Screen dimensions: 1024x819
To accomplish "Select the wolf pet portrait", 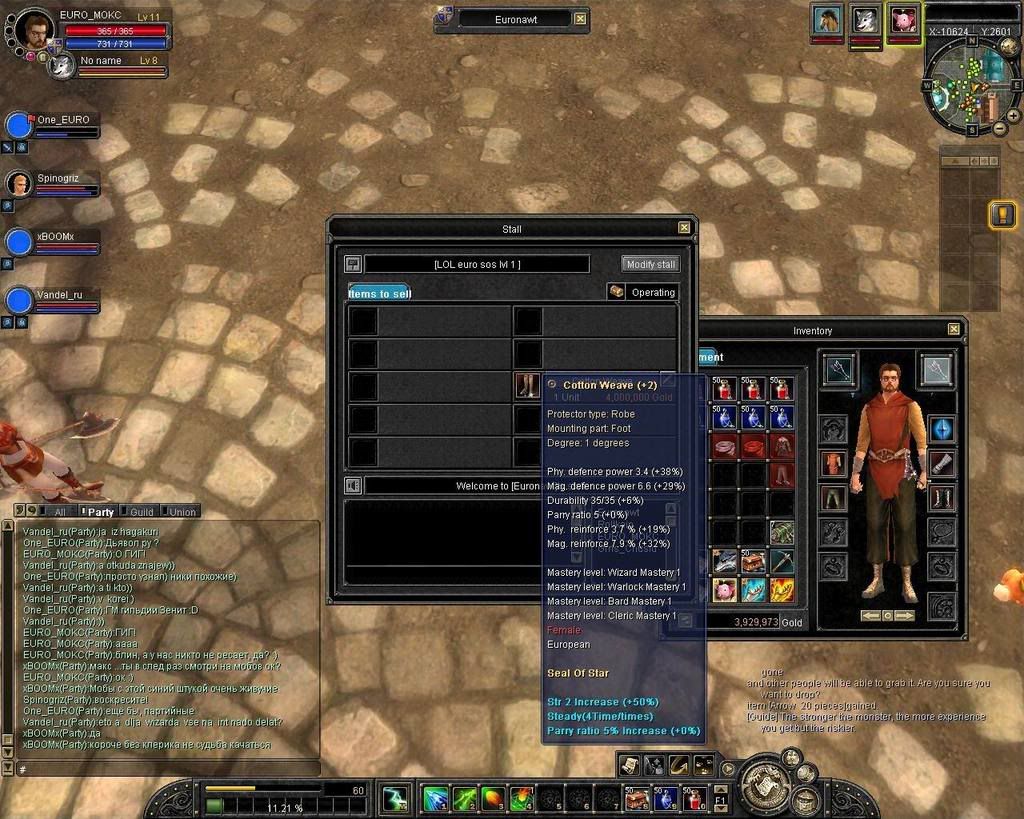I will coord(865,20).
